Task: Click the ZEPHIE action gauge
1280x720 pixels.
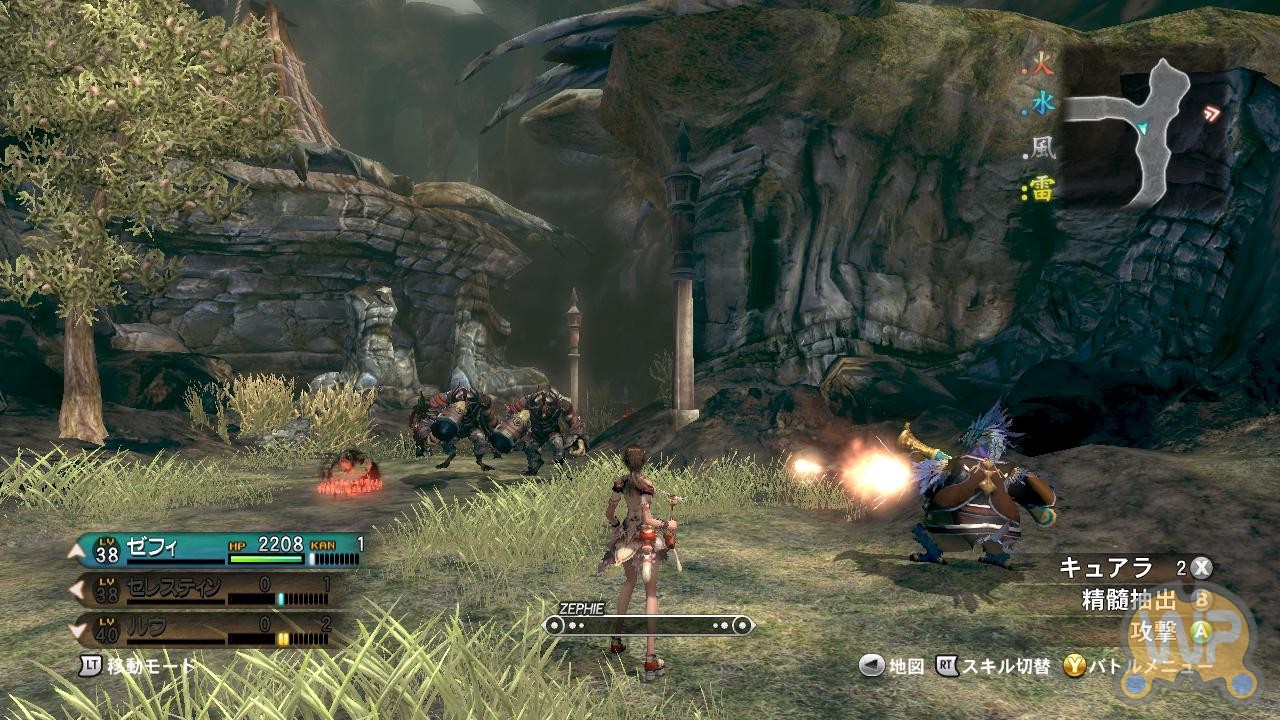Action: tap(647, 625)
